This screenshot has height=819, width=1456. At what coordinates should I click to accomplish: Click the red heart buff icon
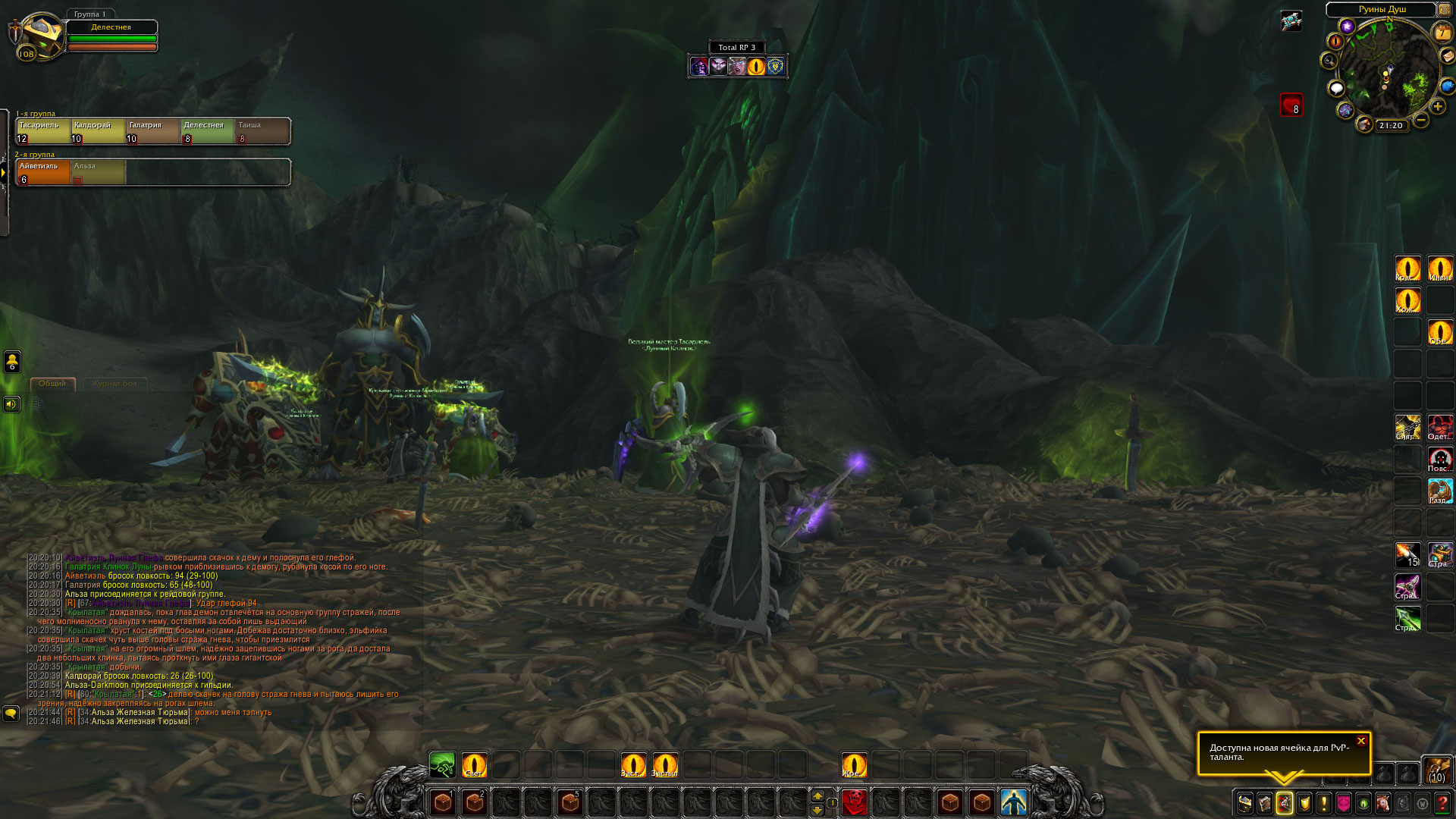pyautogui.click(x=1291, y=105)
